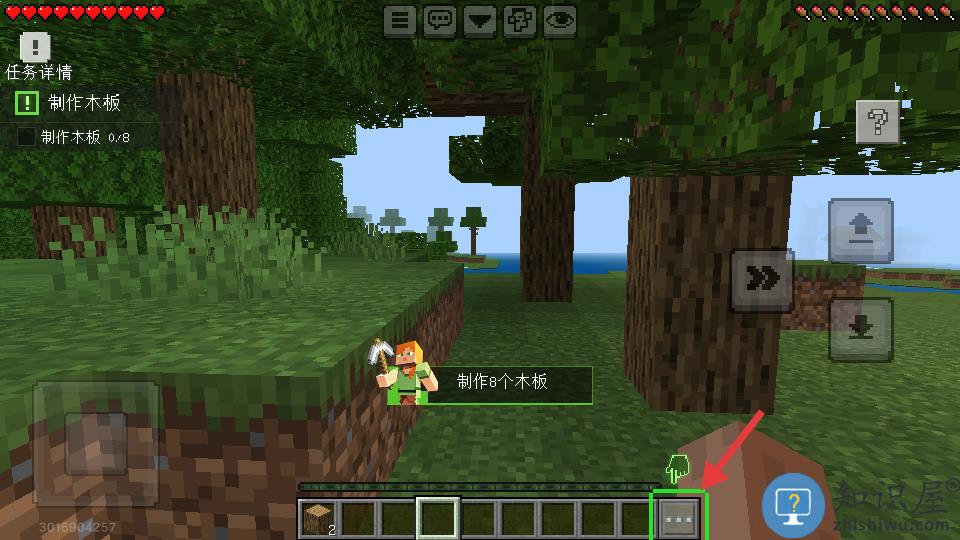
Task: Tap the sneak down-arrow button
Action: (x=860, y=330)
